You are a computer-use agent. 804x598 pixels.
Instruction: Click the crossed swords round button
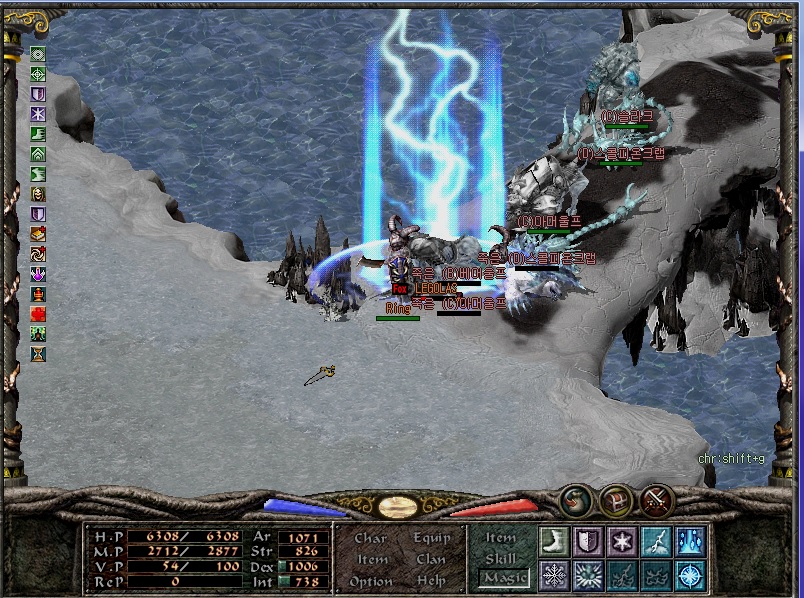tap(657, 498)
